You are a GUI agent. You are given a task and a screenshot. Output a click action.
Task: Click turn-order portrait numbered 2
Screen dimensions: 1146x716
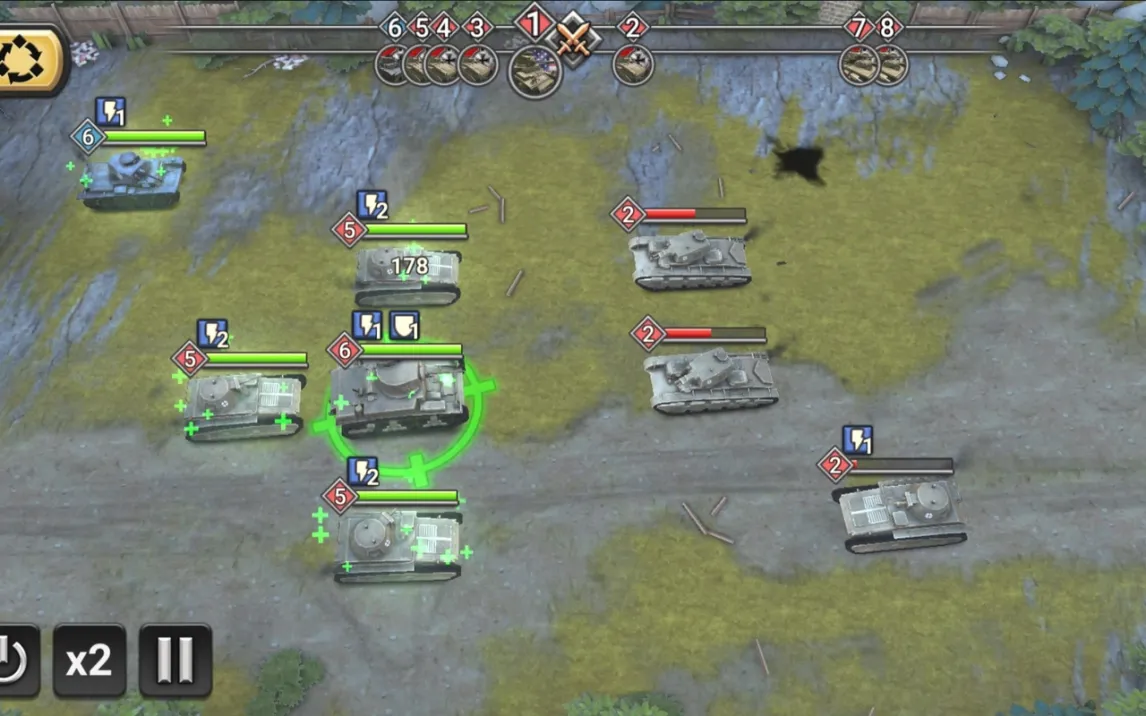click(x=633, y=65)
